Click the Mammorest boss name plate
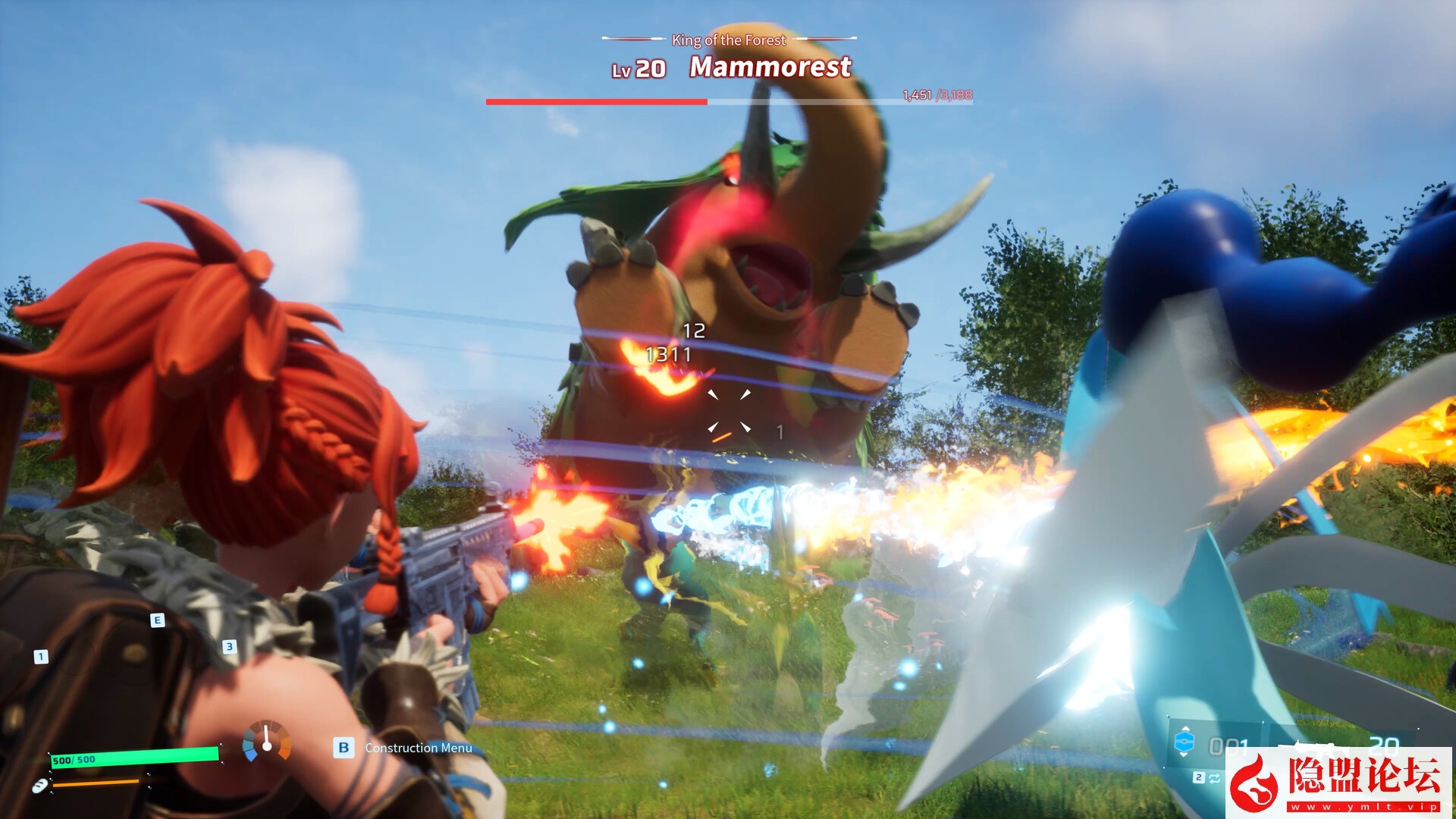1456x819 pixels. pyautogui.click(x=770, y=67)
